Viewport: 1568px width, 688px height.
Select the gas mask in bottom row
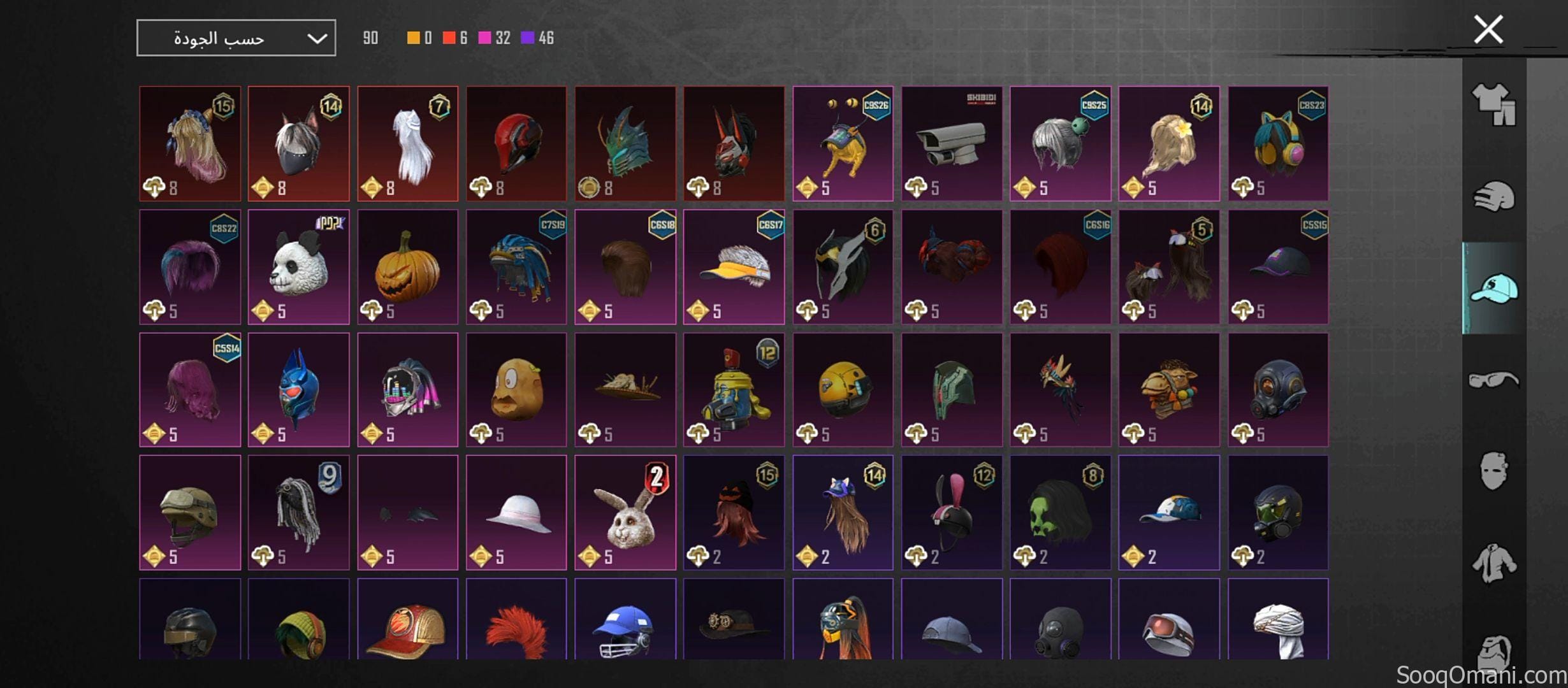1061,631
